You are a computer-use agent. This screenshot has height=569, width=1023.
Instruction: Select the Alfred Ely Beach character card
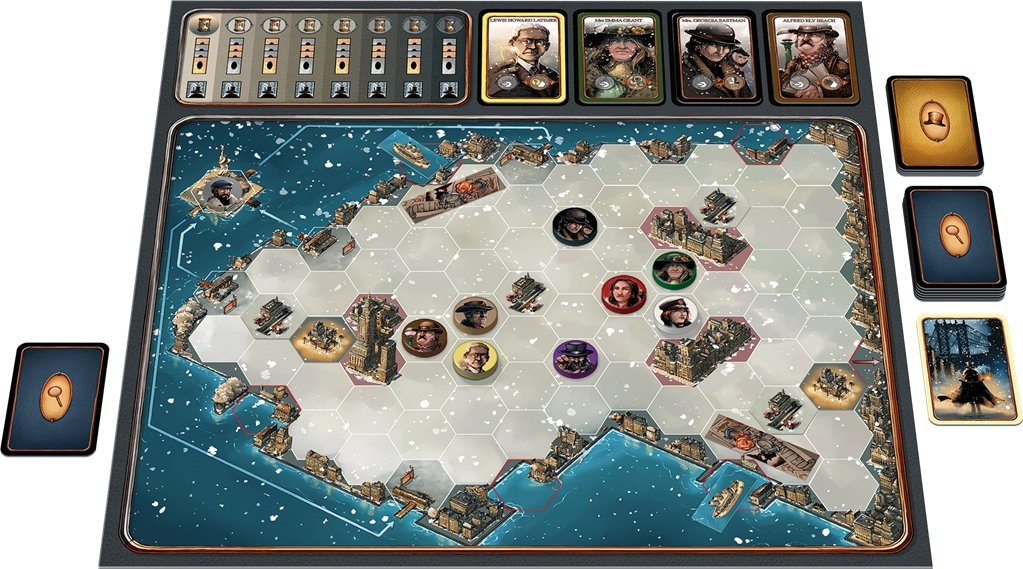pos(806,57)
